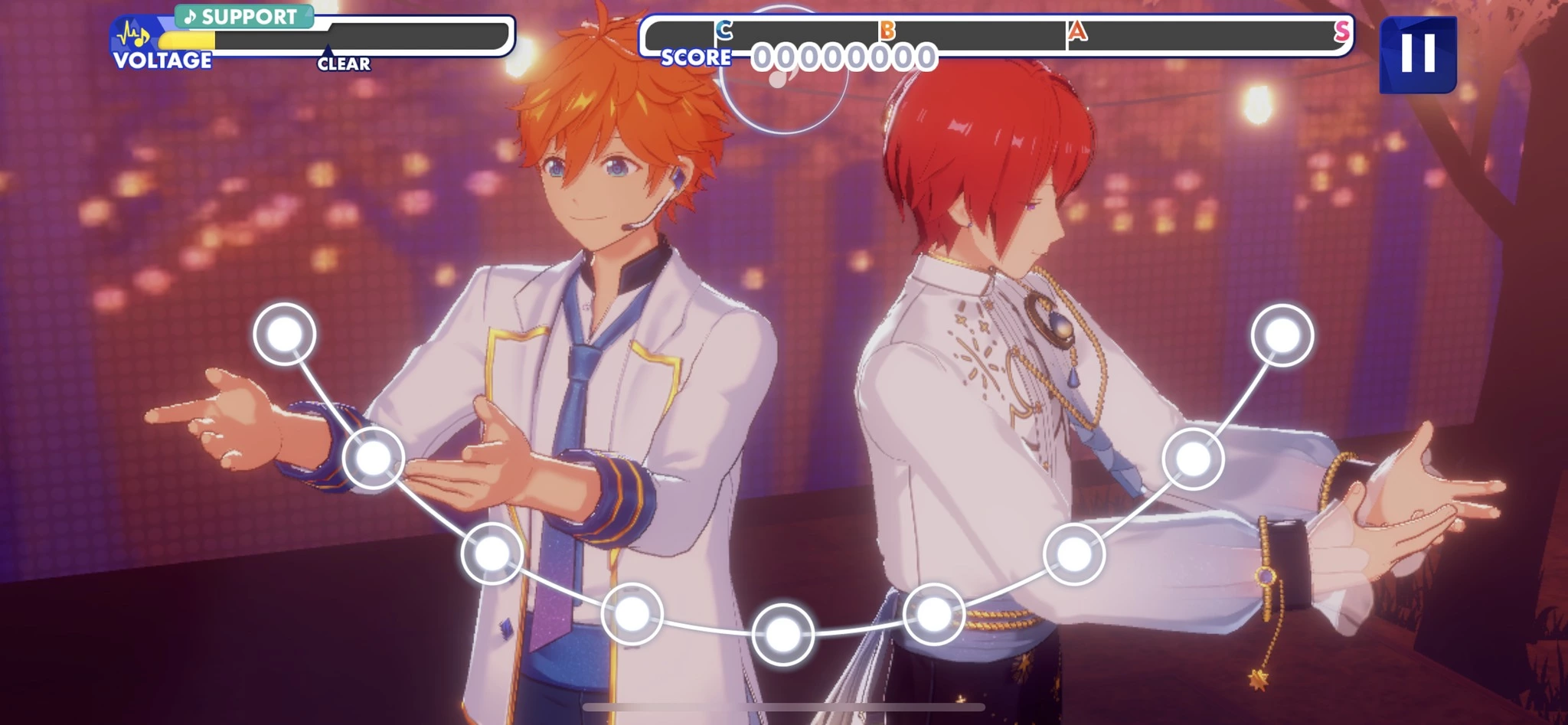Tap the lowest middle rhythm lane circle
This screenshot has width=1568, height=725.
click(782, 634)
